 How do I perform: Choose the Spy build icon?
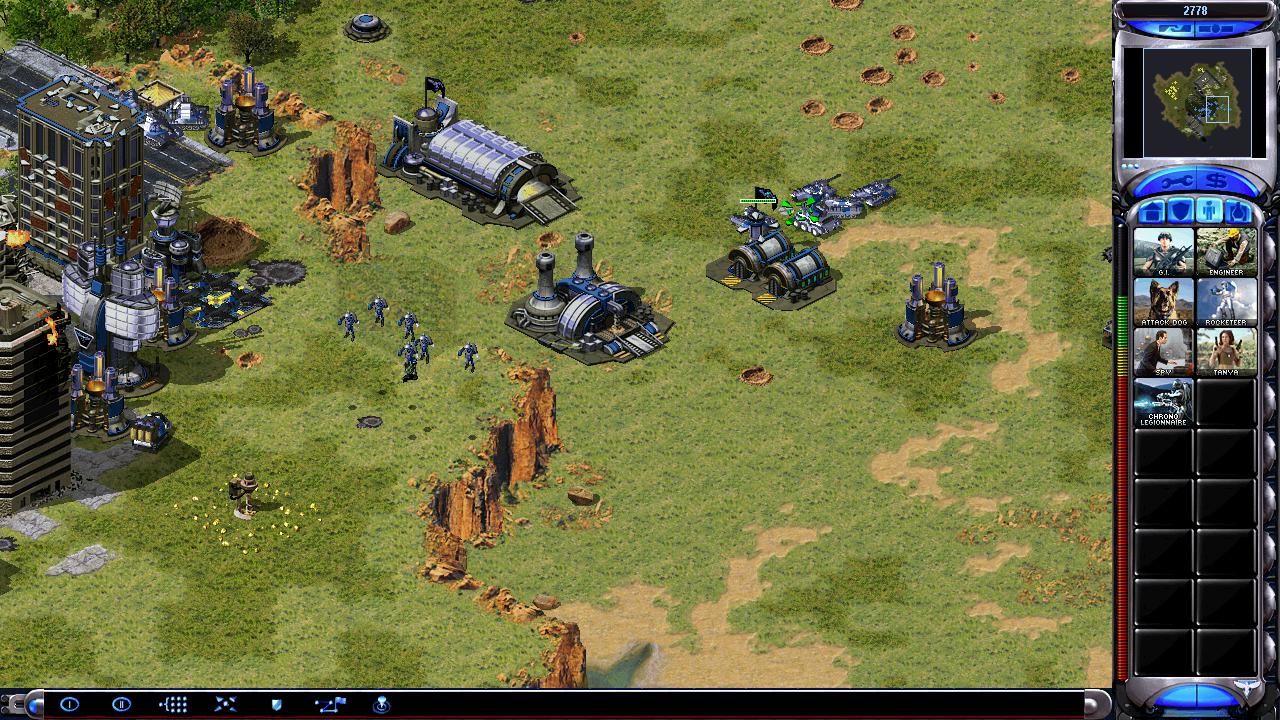point(1163,351)
